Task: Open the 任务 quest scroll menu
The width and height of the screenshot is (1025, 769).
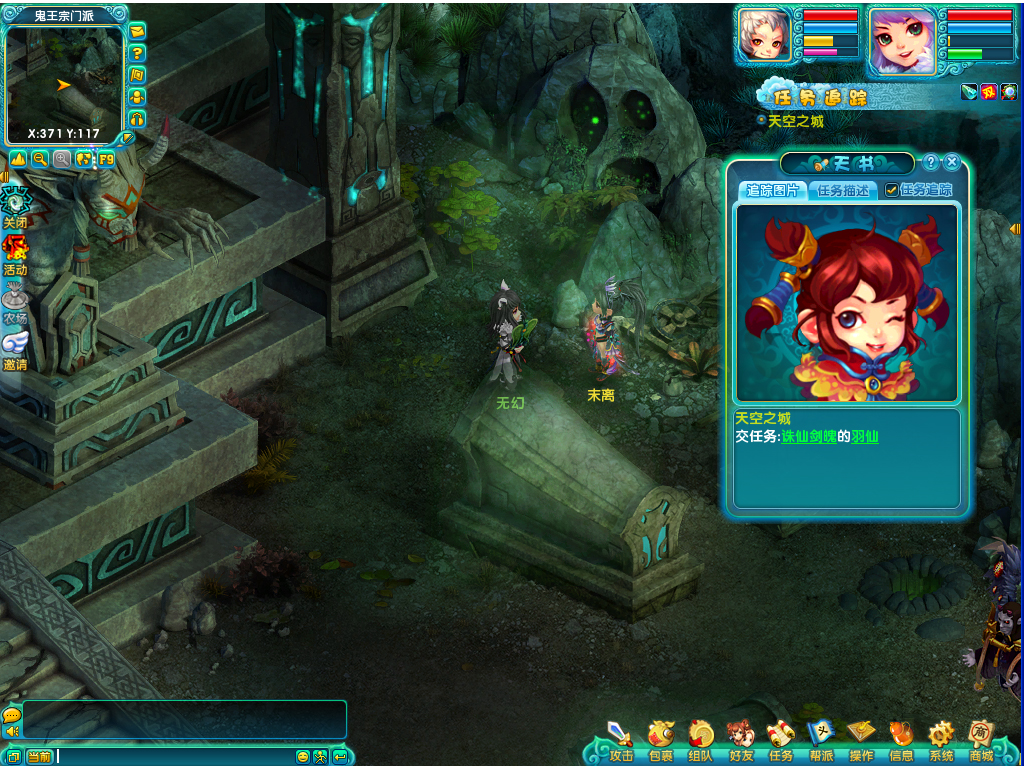Action: pyautogui.click(x=780, y=738)
